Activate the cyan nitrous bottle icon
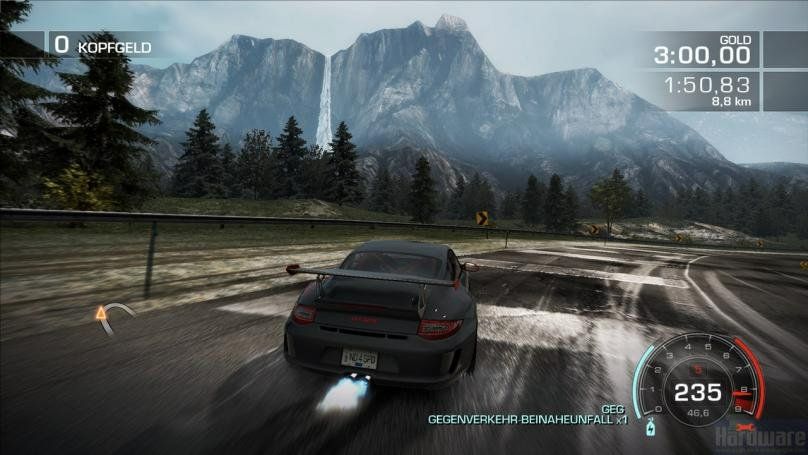The height and width of the screenshot is (455, 808). click(652, 428)
